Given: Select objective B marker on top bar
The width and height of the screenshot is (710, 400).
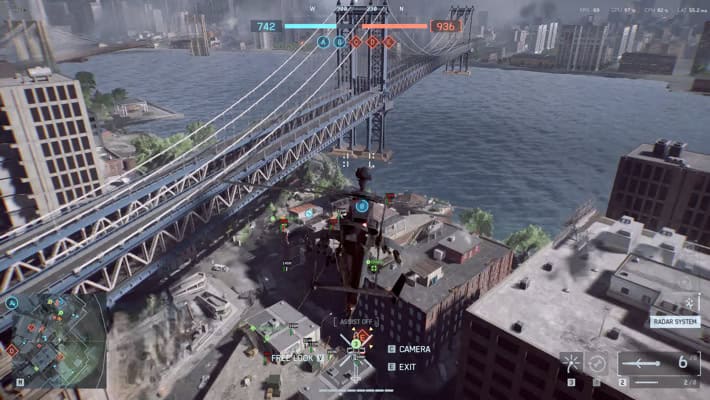Looking at the screenshot, I should coord(339,42).
